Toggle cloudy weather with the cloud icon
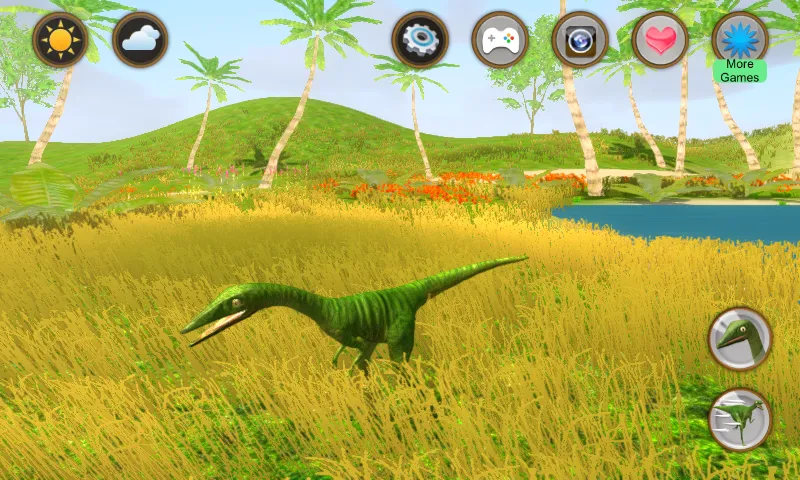 pyautogui.click(x=140, y=40)
